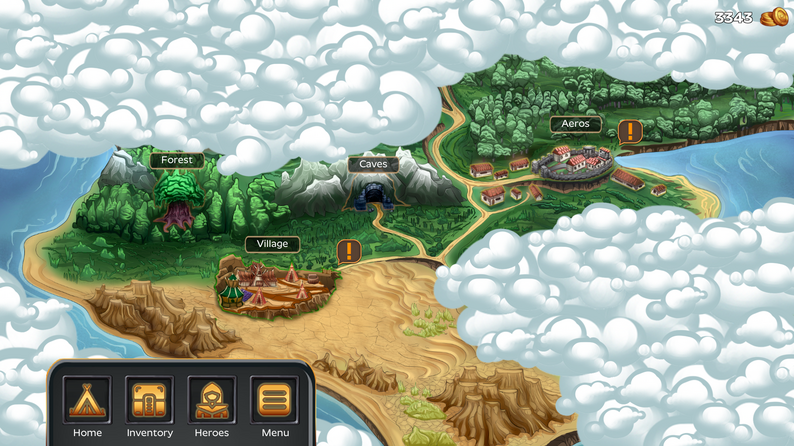Travel to the Forest location
This screenshot has height=446, width=794.
pos(177,200)
